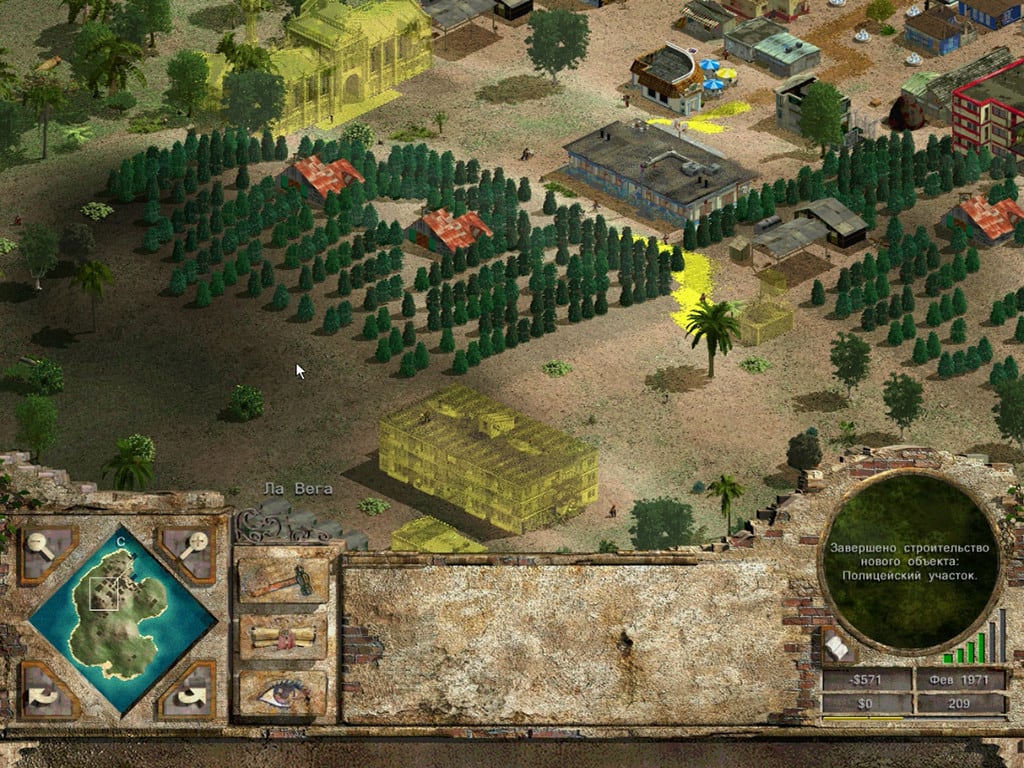Open the scroll edicts menu
1024x768 pixels.
point(283,638)
